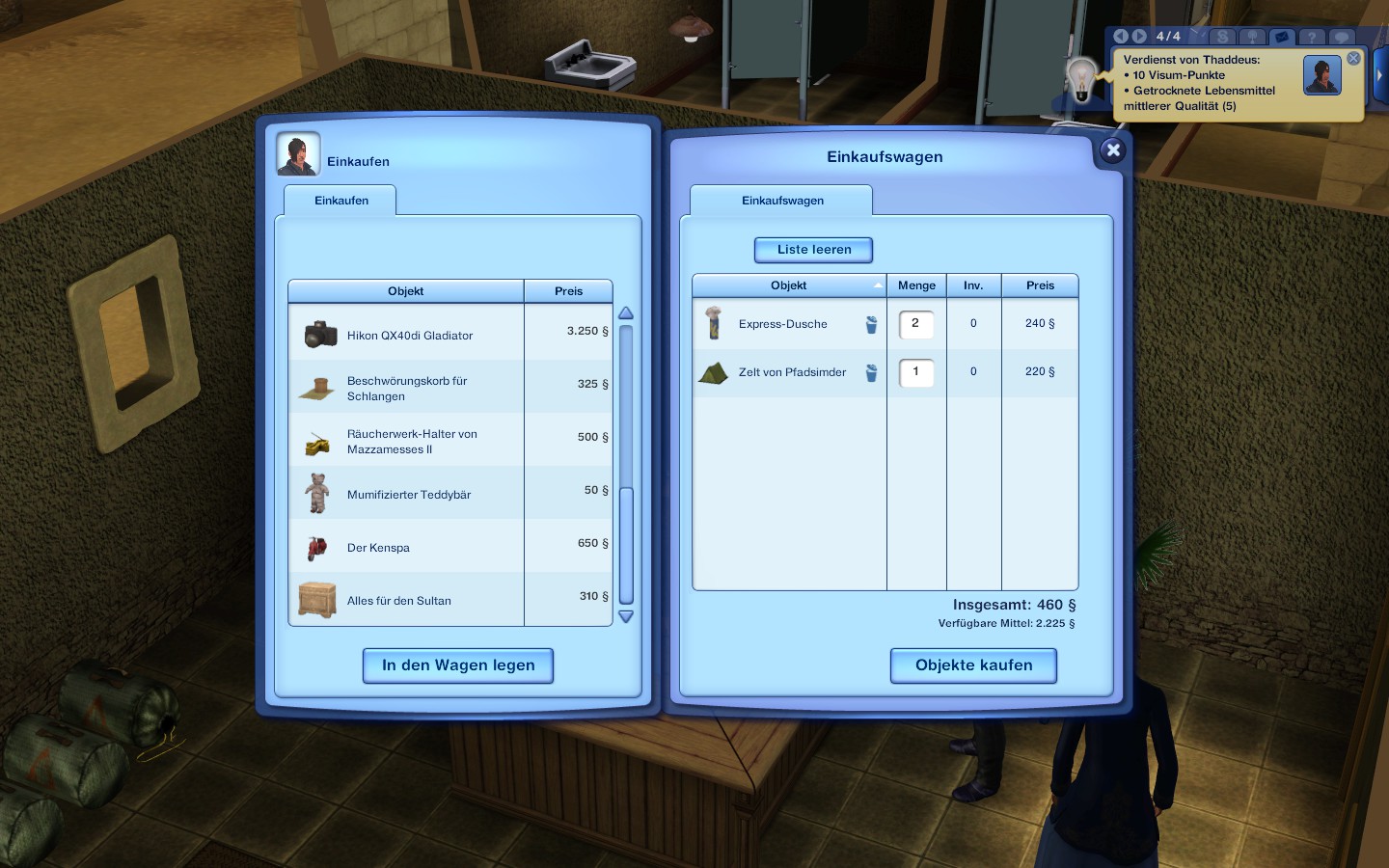Click Thaddeus's portrait in the notification

1321,74
